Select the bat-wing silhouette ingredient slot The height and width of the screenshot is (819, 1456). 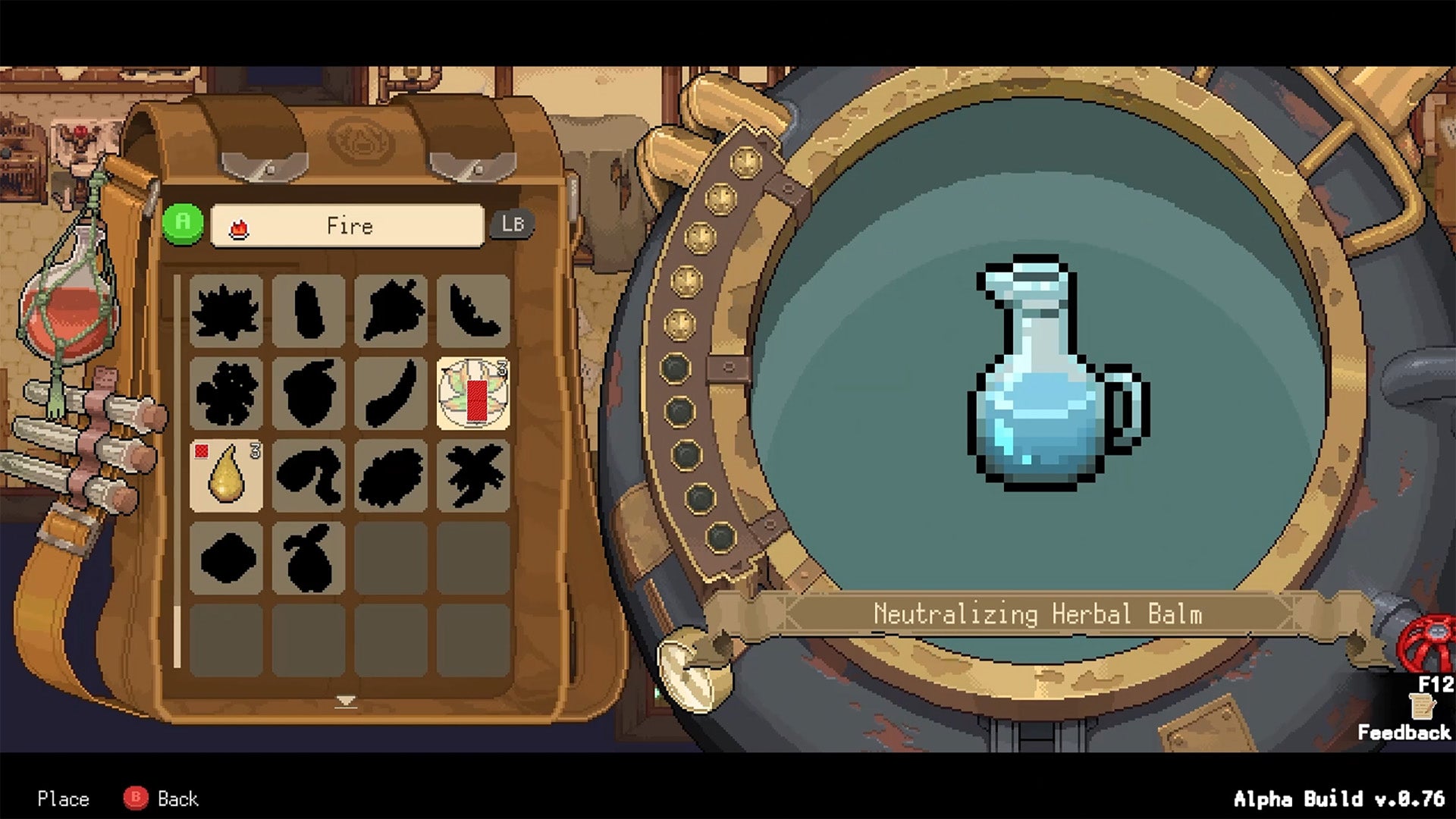[473, 311]
